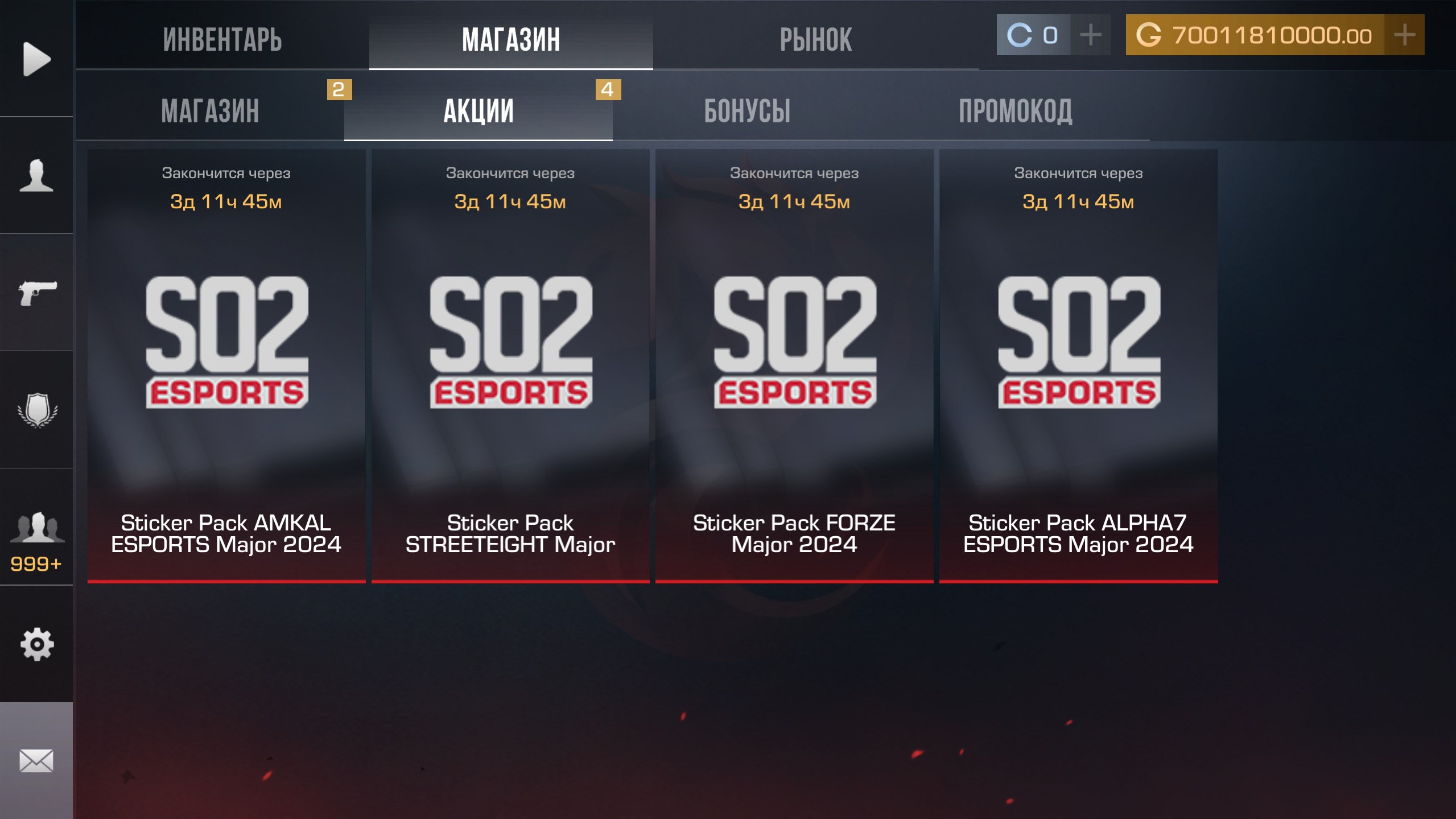1456x819 pixels.
Task: Open the envelope mail icon
Action: [36, 760]
